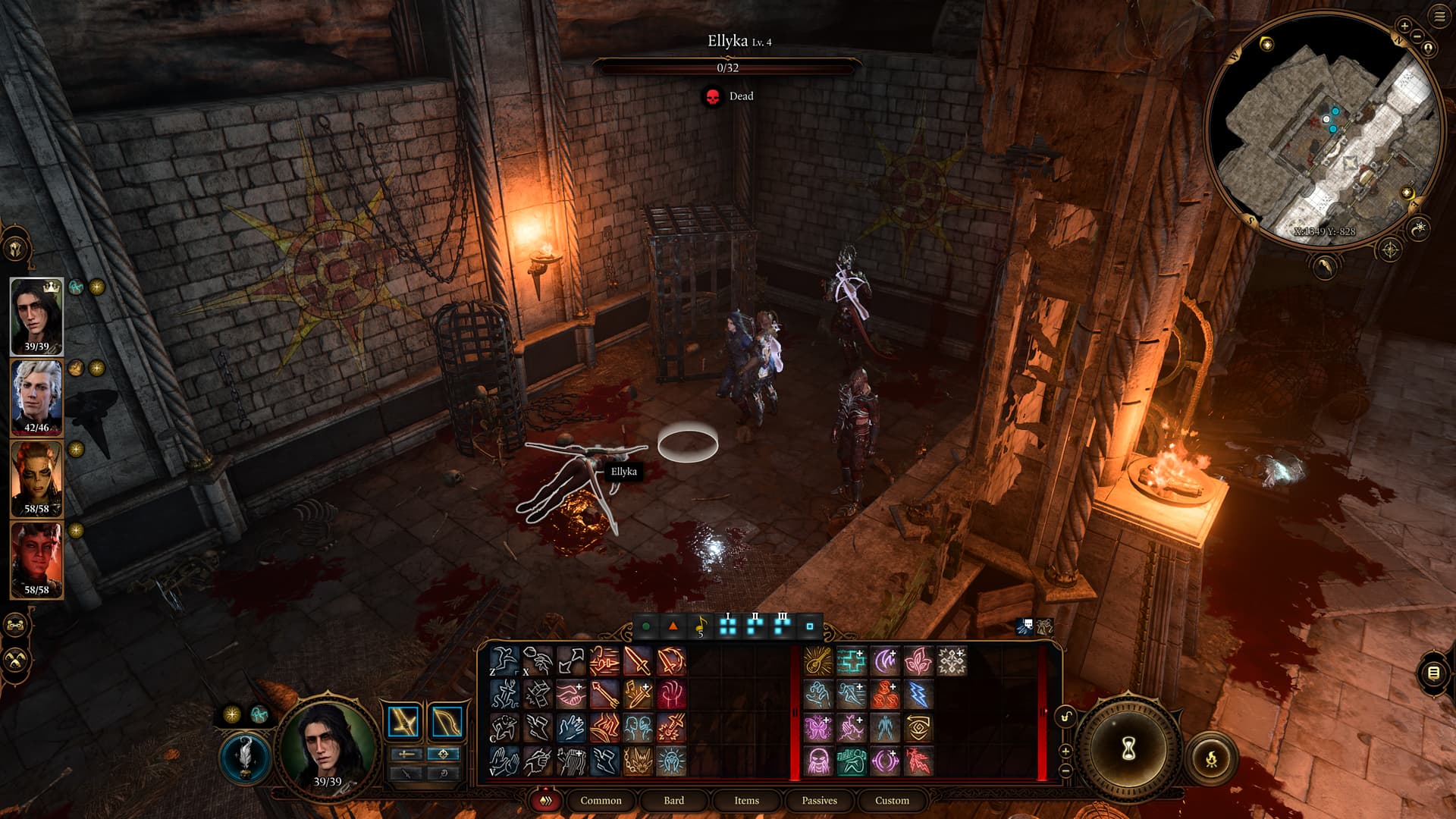Open the campfire rest button
Viewport: 1456px width, 819px height.
click(x=1211, y=758)
